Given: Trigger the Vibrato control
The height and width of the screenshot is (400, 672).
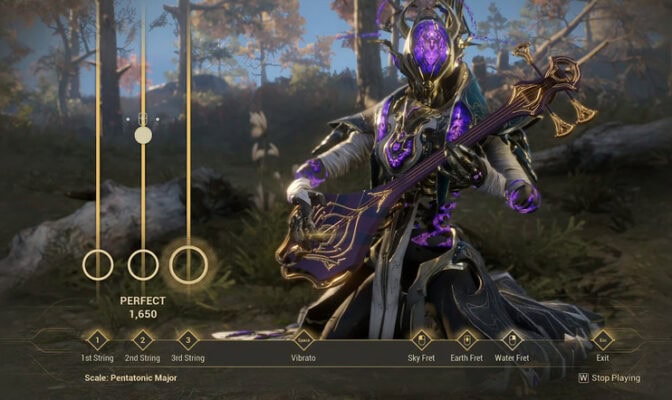Looking at the screenshot, I should pos(303,340).
